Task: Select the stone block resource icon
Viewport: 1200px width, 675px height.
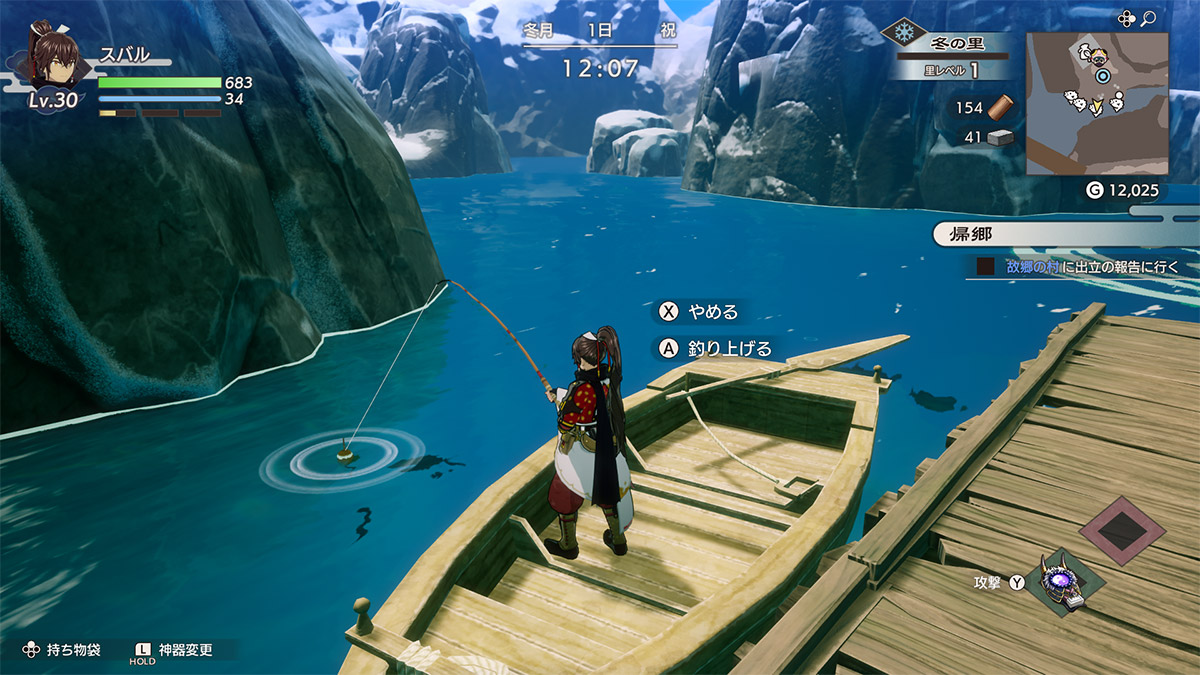Action: (x=1001, y=138)
